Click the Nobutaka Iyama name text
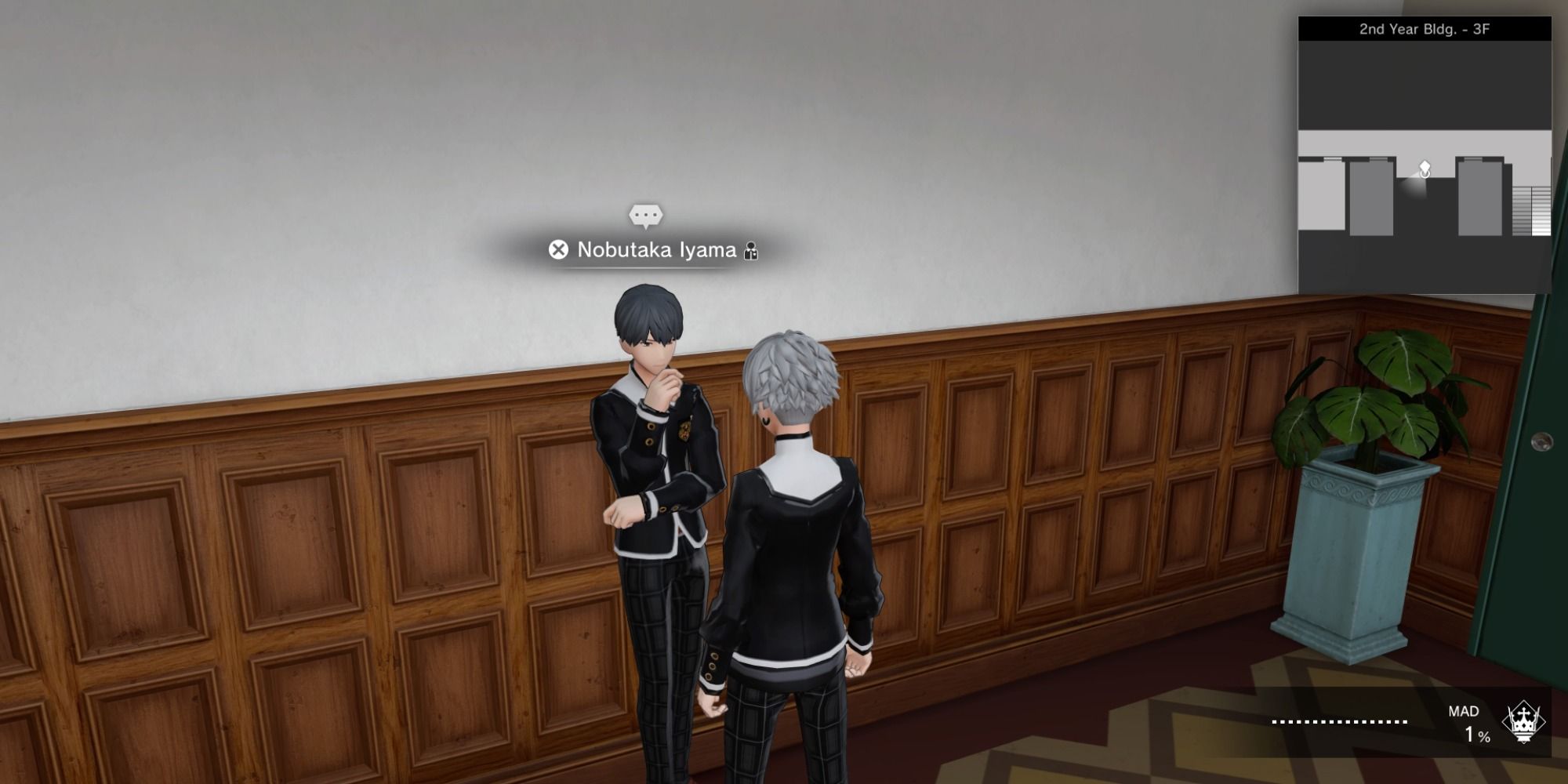1568x784 pixels. pyautogui.click(x=659, y=251)
